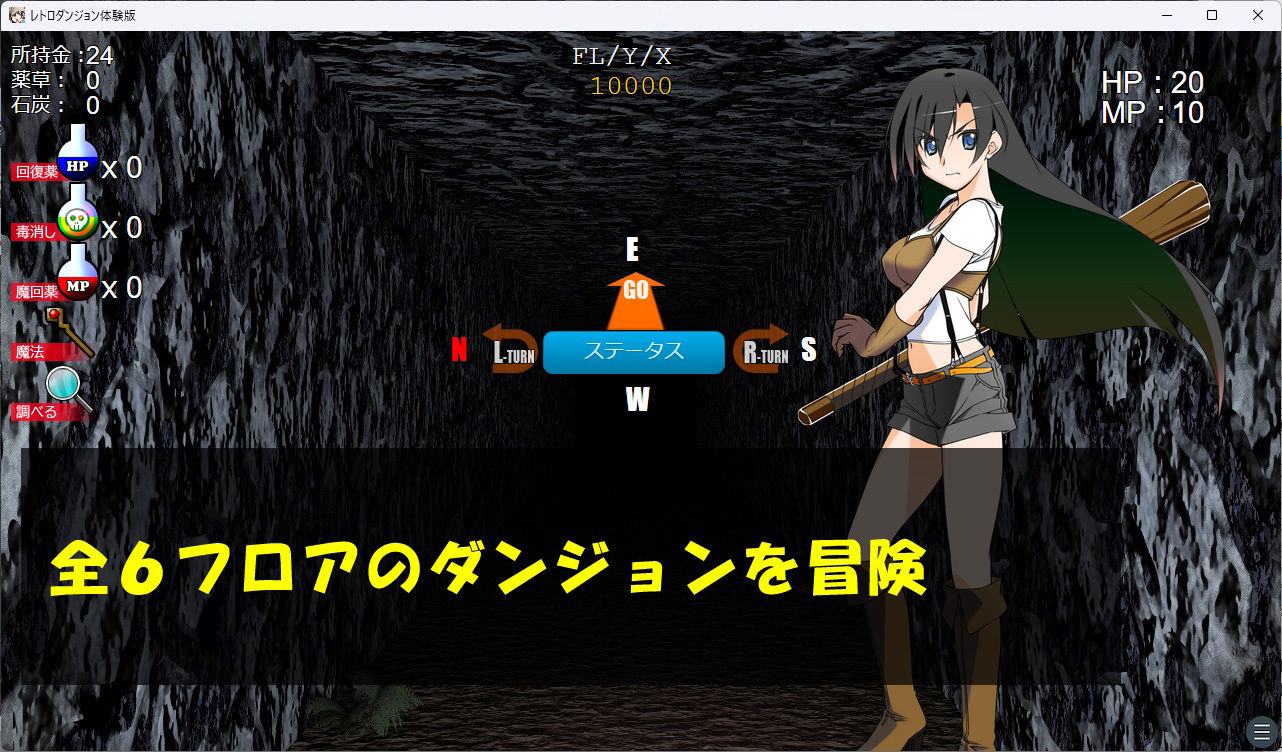Turn right using the R-TURN arrow icon
The width and height of the screenshot is (1282, 752).
[763, 352]
